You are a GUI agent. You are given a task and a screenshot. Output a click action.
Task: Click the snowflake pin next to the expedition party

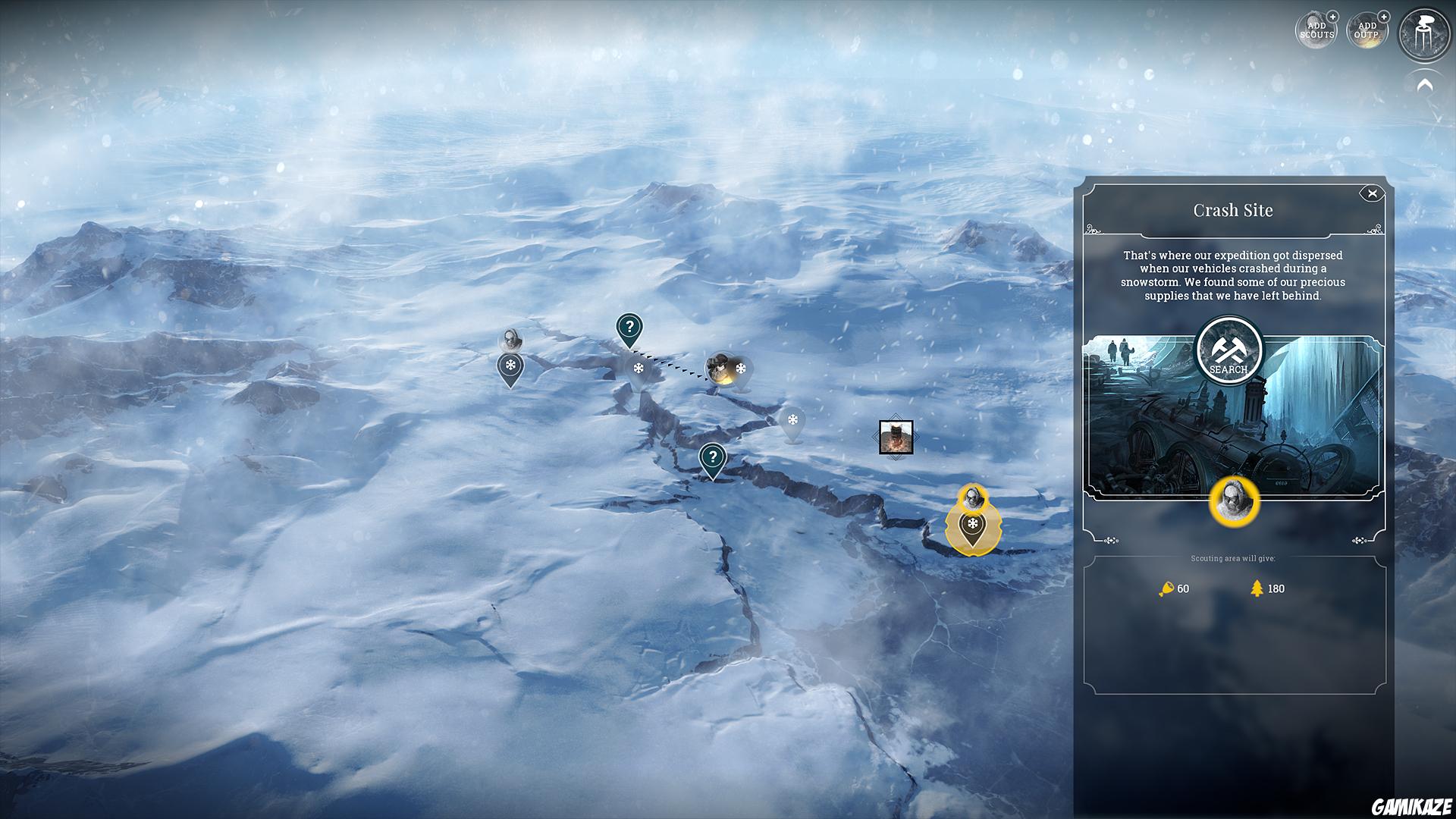click(742, 369)
